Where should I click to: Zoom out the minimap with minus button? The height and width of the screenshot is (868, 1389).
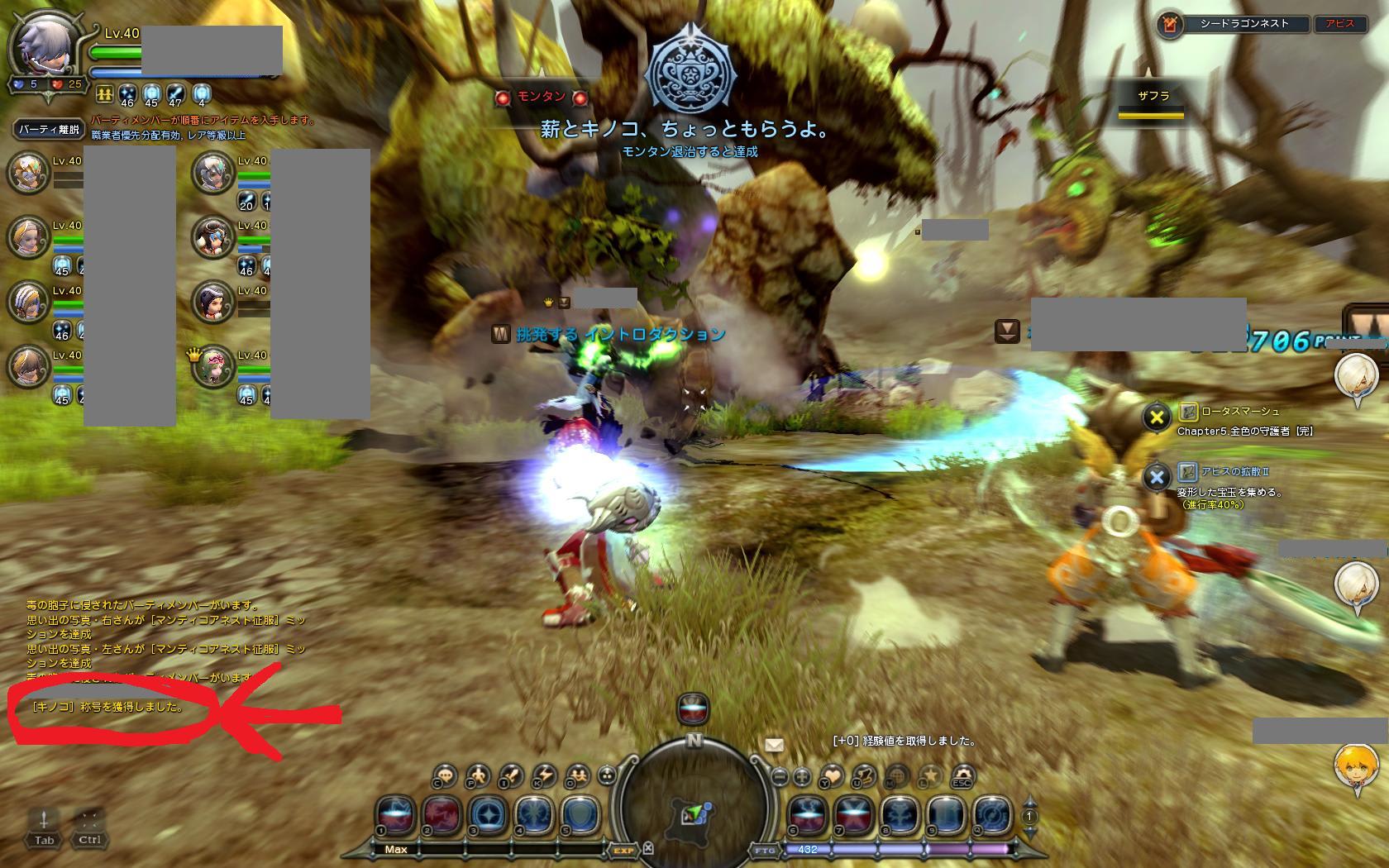point(780,776)
